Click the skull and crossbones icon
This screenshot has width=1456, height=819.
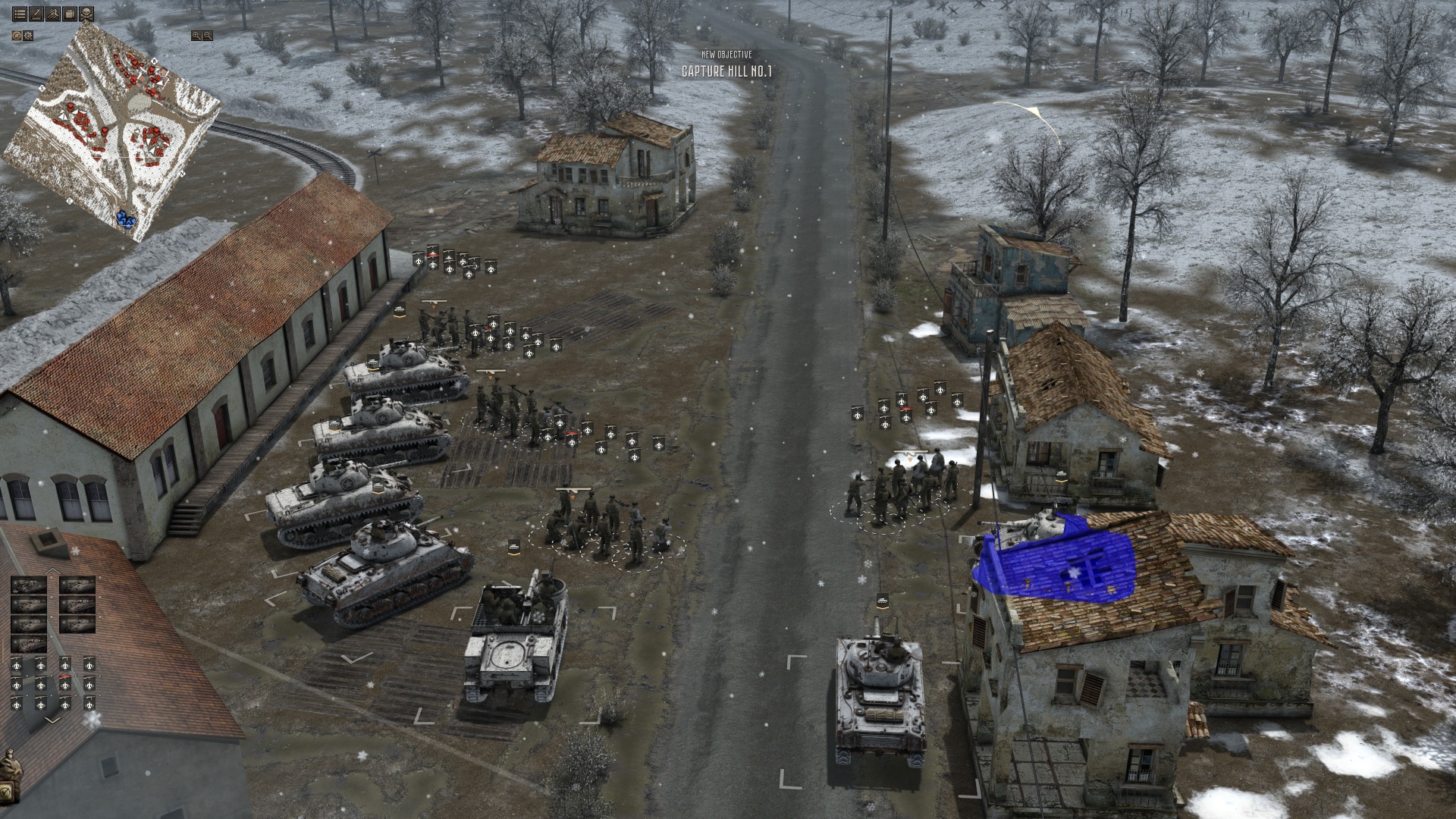pyautogui.click(x=87, y=14)
